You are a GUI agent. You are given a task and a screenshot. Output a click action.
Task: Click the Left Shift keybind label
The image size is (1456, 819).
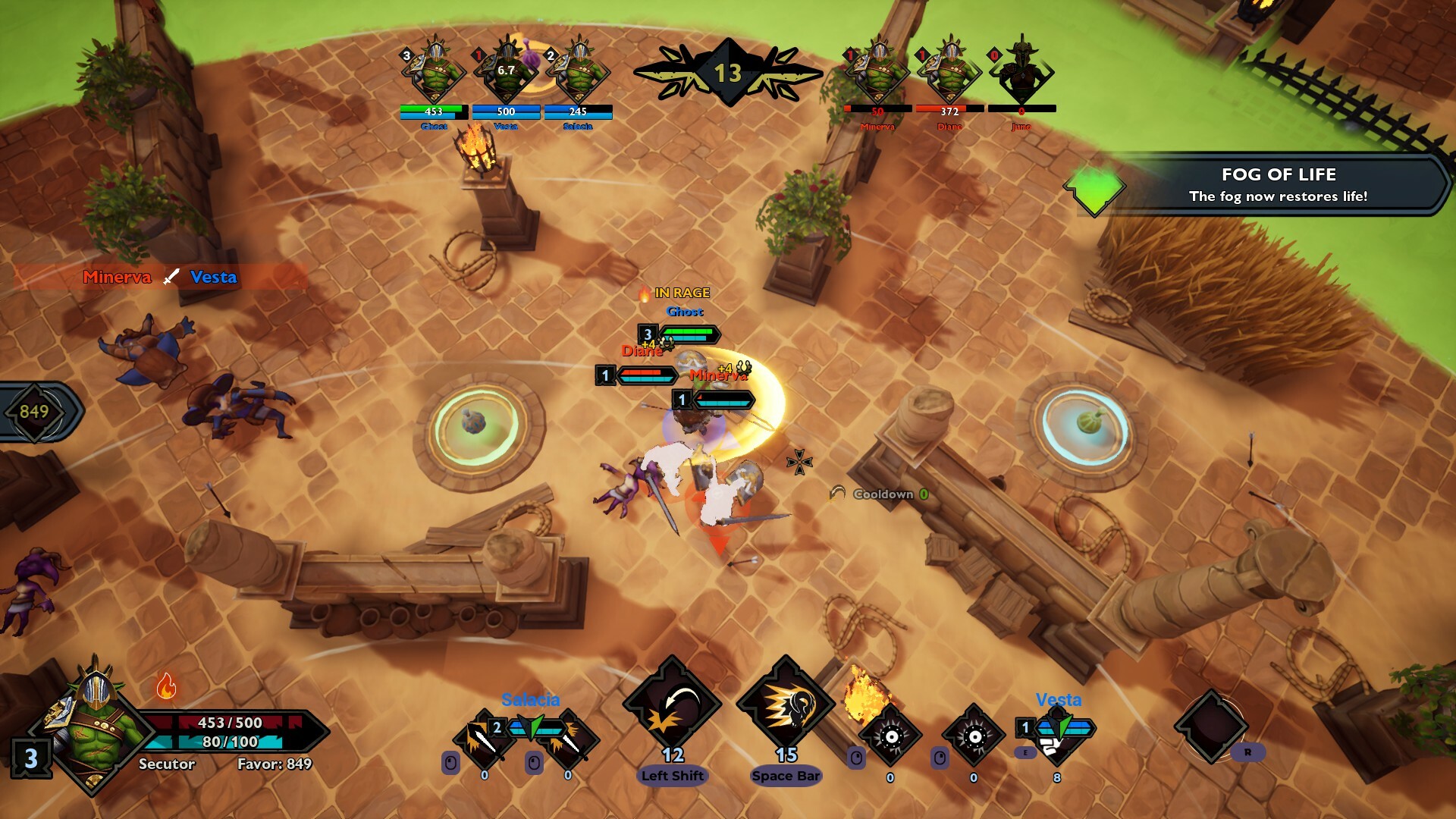672,776
